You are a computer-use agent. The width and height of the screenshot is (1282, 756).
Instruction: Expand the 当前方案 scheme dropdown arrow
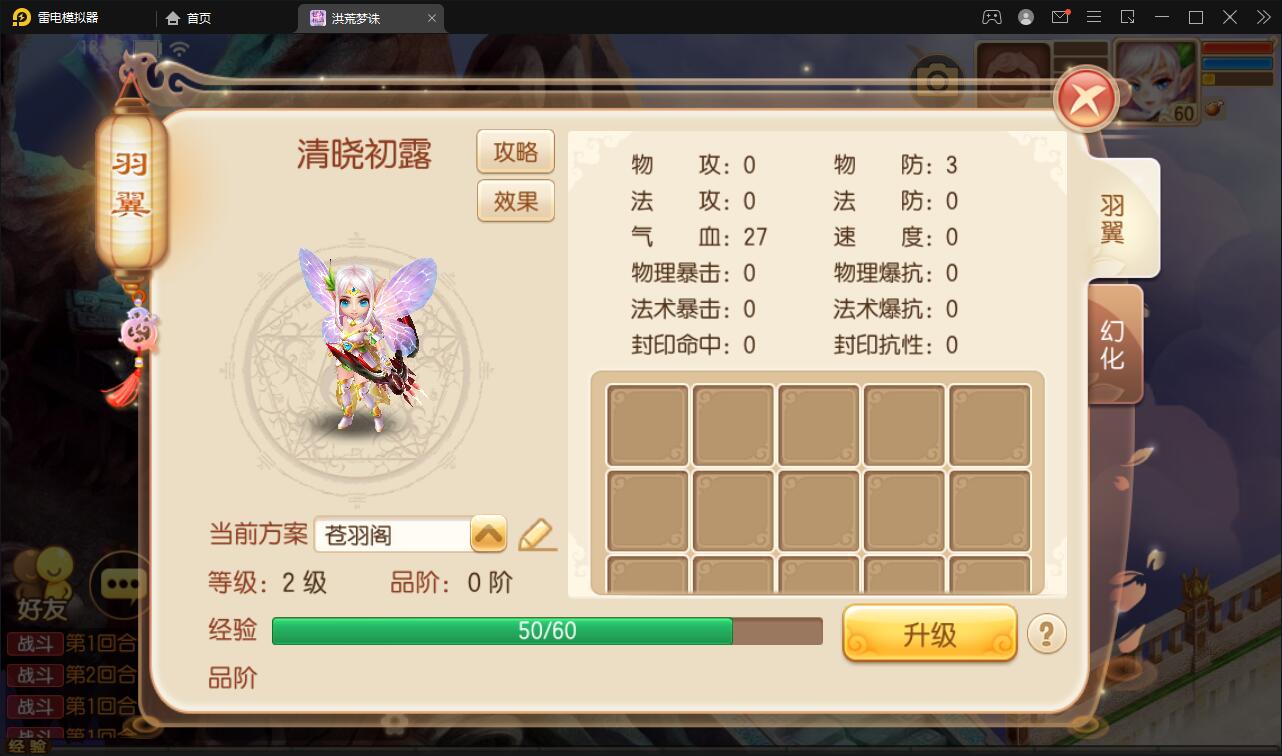pyautogui.click(x=487, y=534)
